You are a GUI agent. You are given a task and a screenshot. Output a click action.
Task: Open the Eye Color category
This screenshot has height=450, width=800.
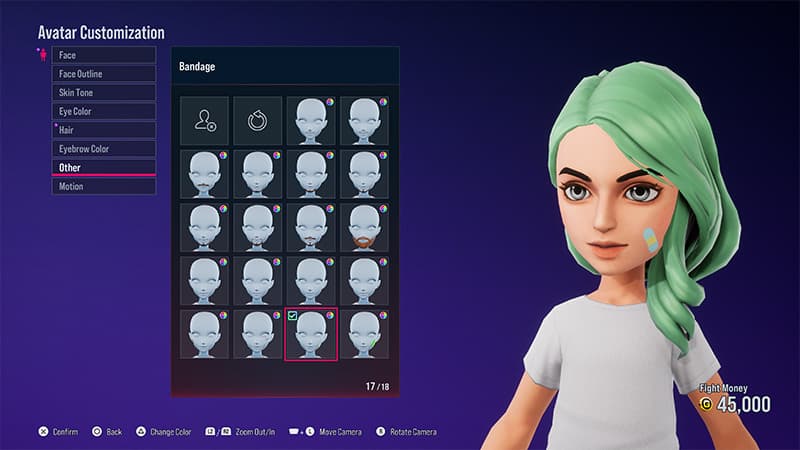click(x=104, y=111)
